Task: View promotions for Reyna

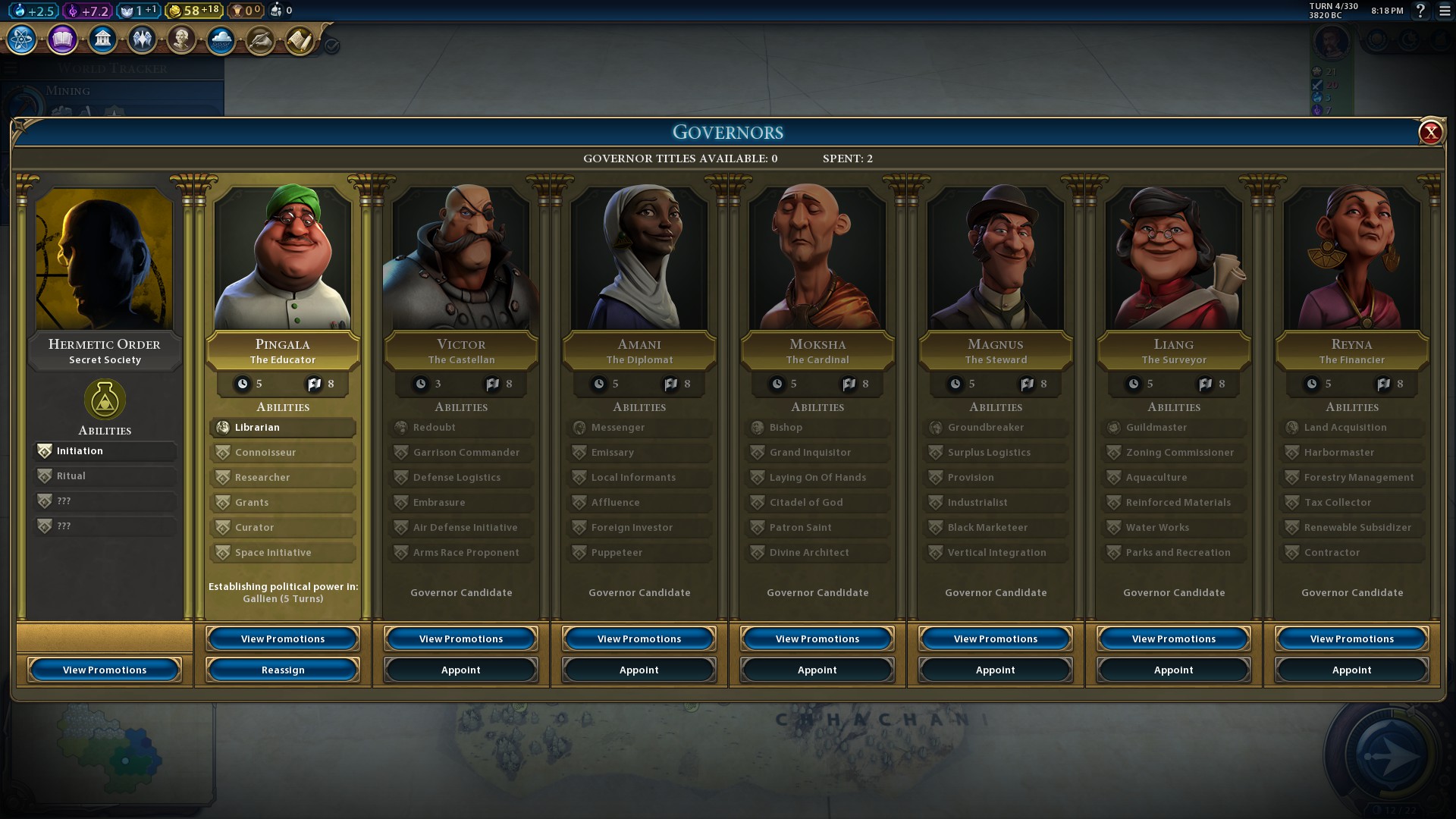Action: pyautogui.click(x=1352, y=639)
